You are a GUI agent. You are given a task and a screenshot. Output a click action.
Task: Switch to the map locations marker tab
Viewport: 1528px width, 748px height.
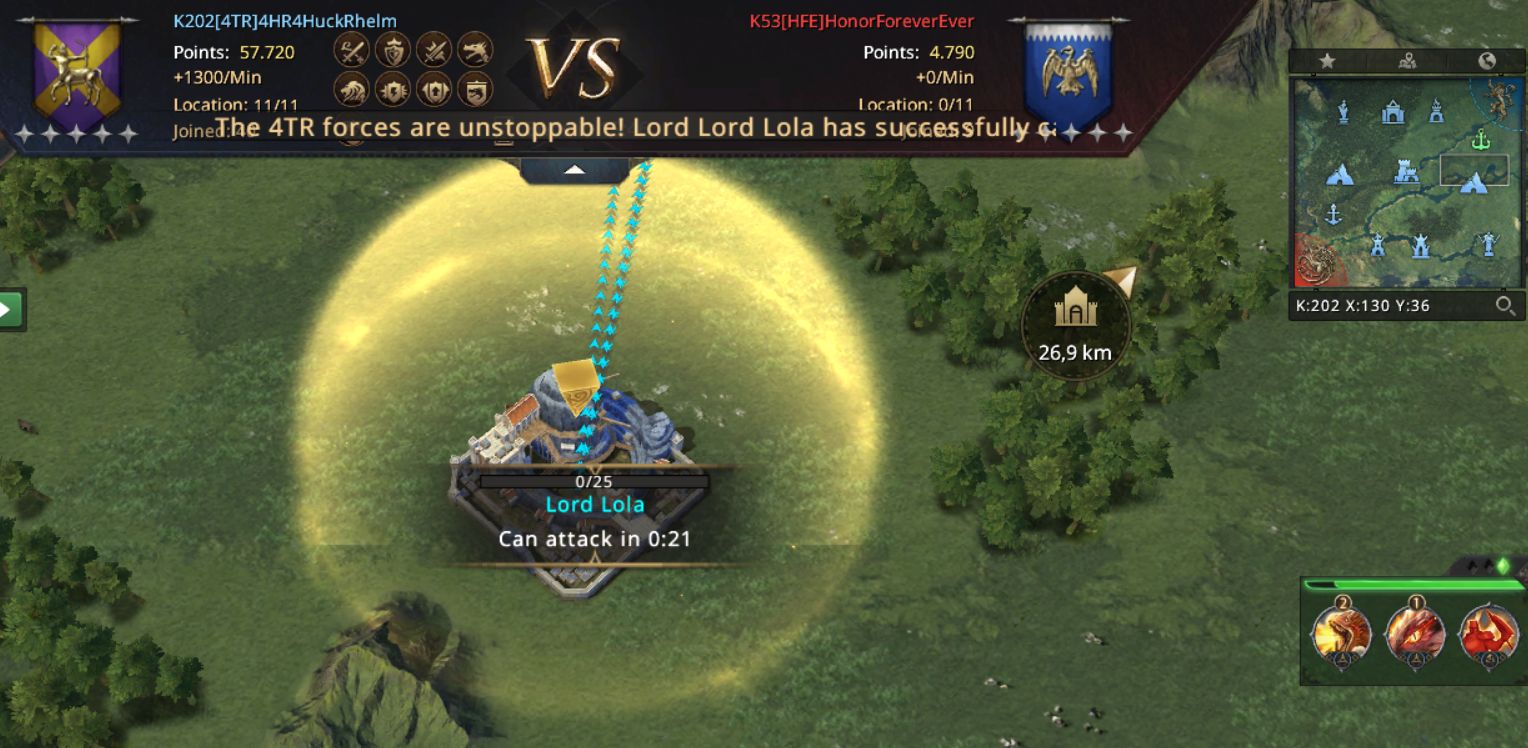1408,61
